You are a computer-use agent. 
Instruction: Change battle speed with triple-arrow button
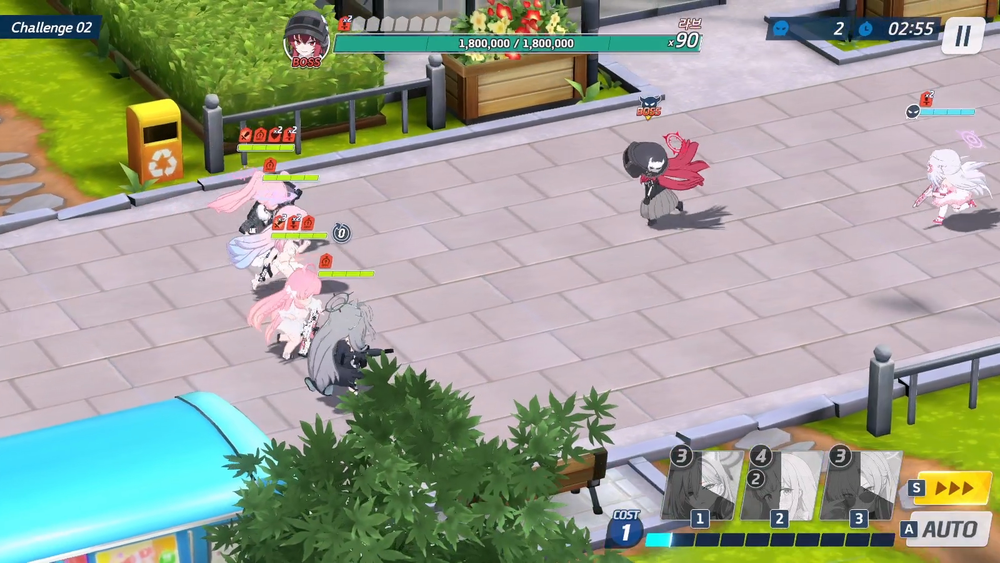[x=950, y=488]
